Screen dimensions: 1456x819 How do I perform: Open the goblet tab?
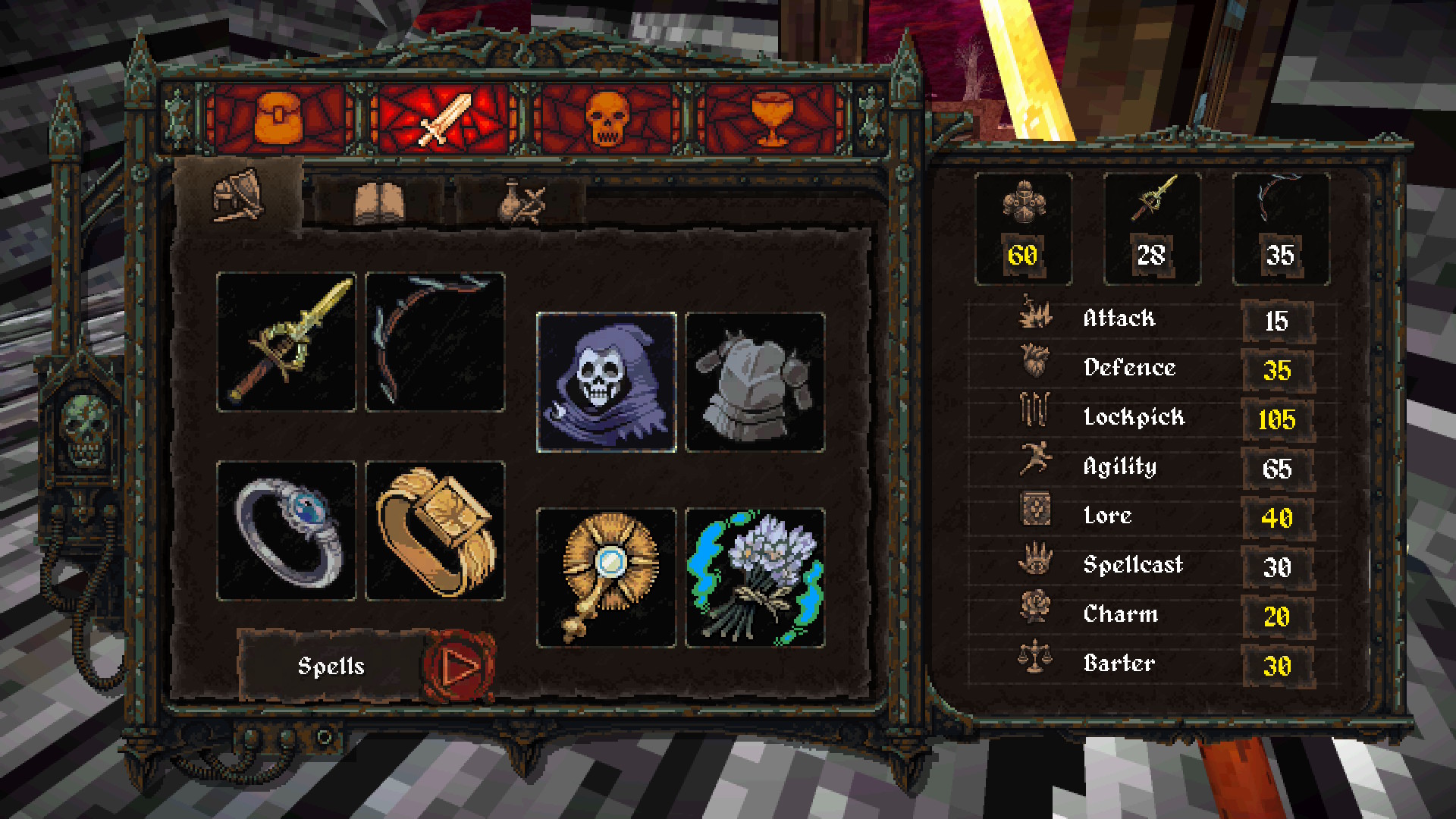[x=771, y=120]
